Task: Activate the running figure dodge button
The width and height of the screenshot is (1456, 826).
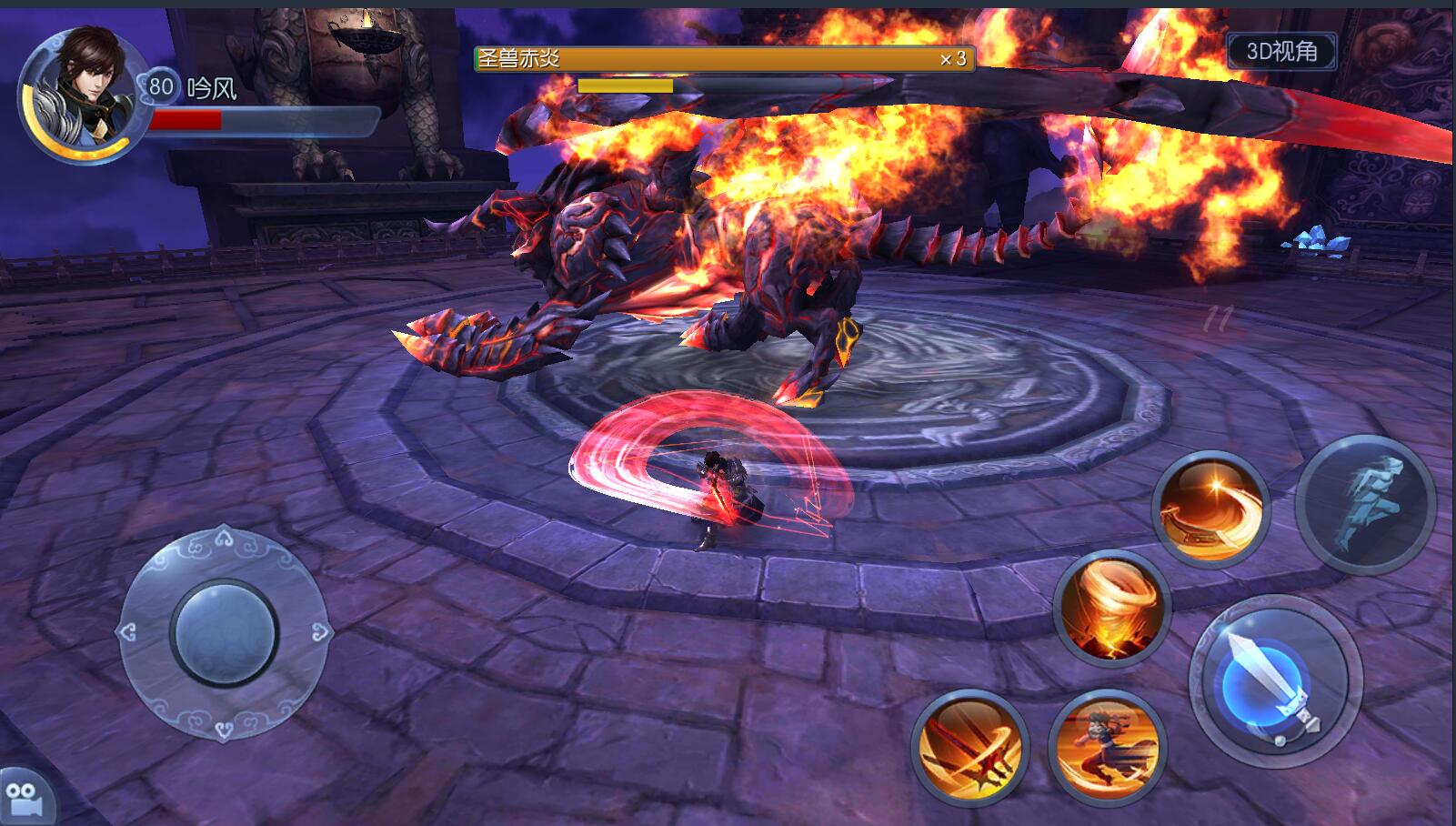Action: (1364, 504)
